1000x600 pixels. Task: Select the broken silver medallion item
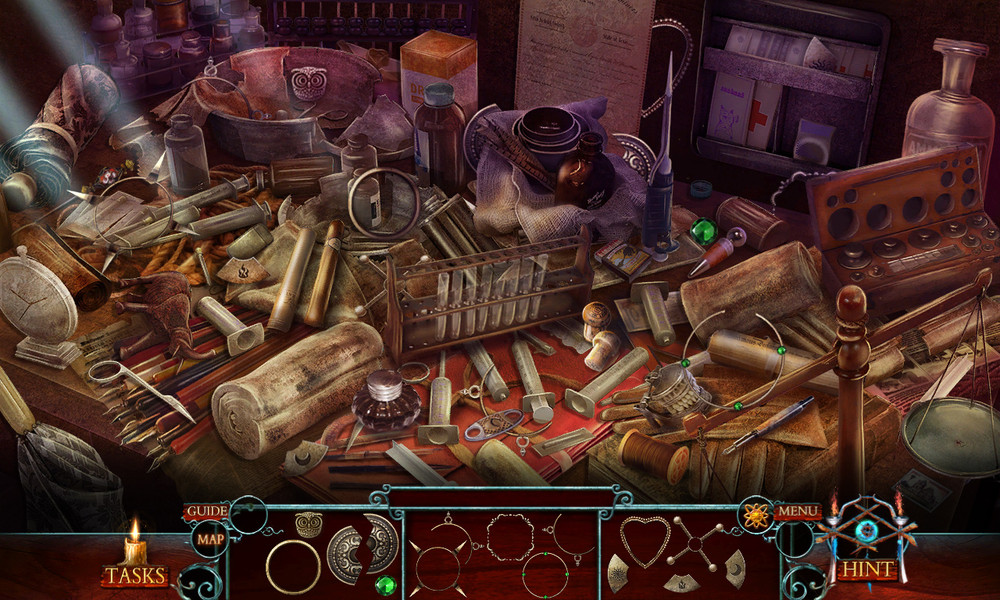362,548
